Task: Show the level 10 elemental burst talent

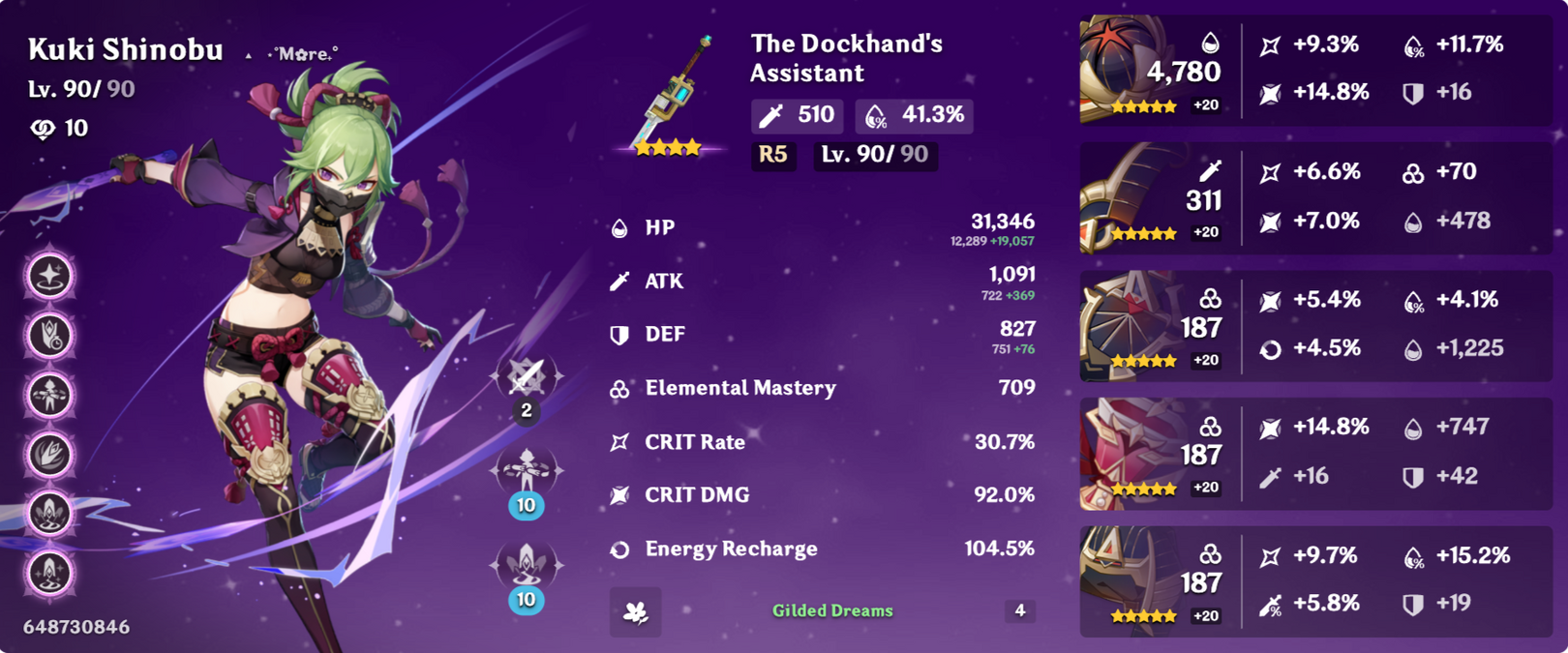Action: (x=527, y=566)
